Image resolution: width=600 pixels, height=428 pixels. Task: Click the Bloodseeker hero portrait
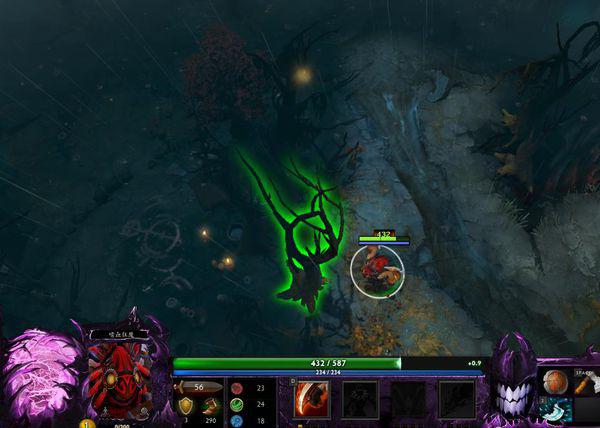click(120, 373)
